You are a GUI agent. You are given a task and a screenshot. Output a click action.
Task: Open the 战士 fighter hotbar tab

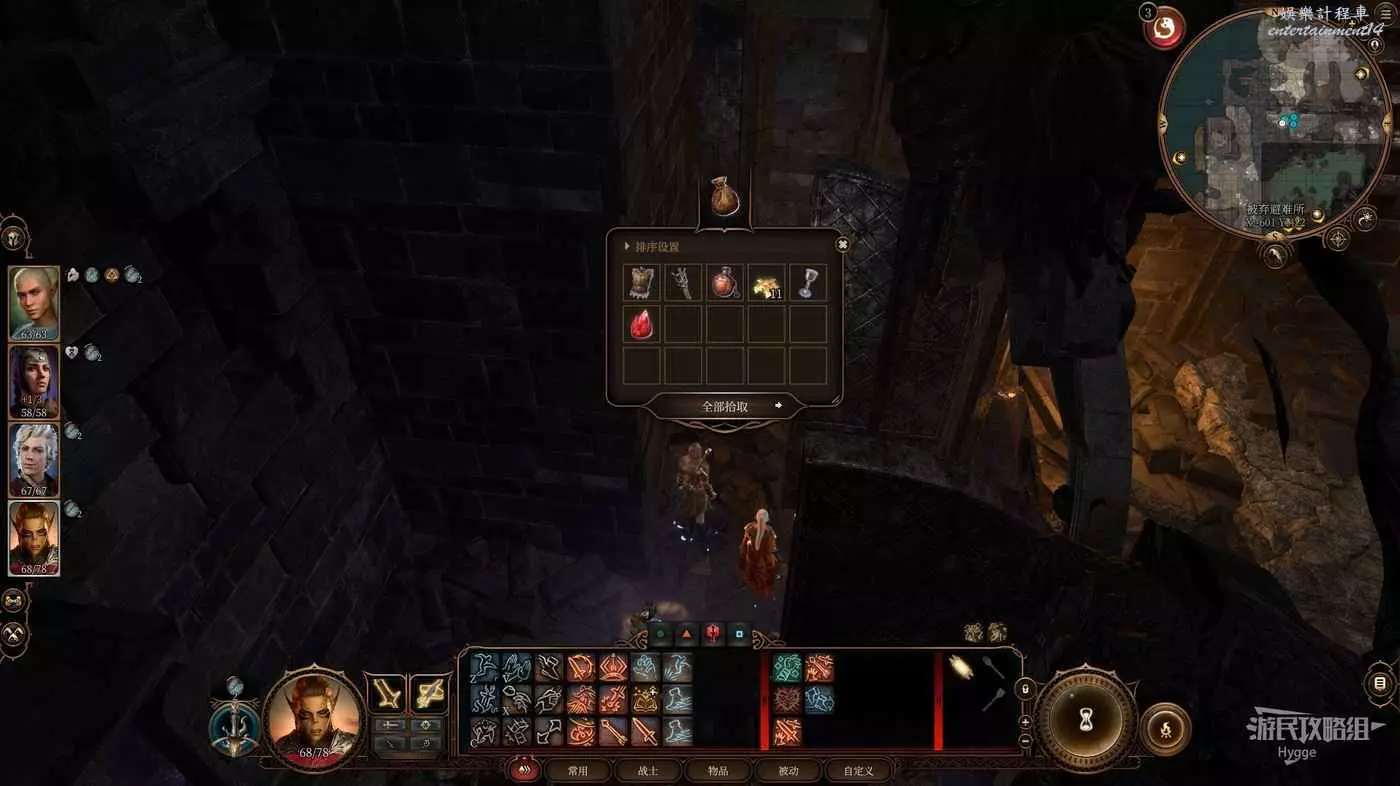648,771
